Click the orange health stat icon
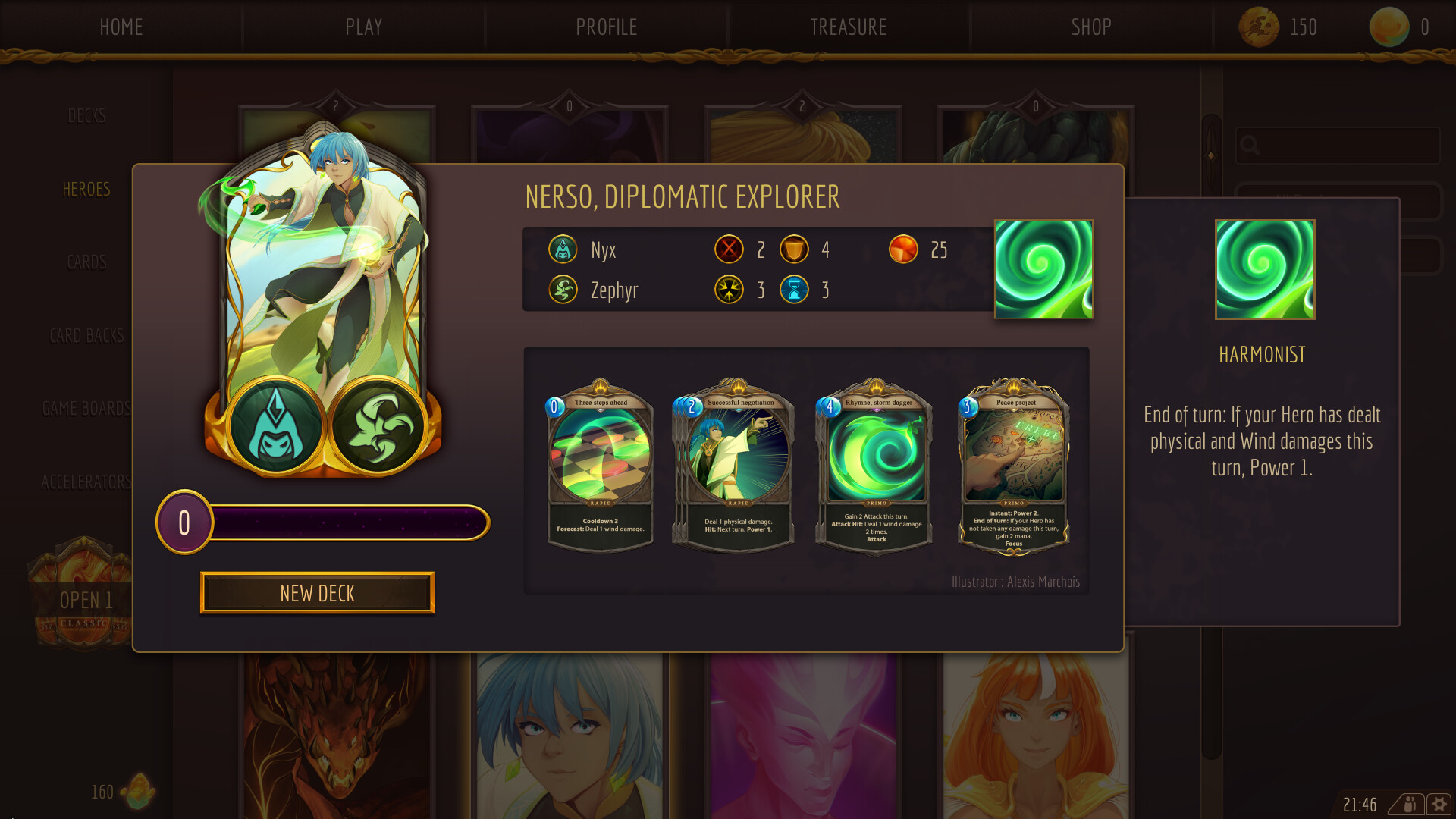 pyautogui.click(x=902, y=249)
